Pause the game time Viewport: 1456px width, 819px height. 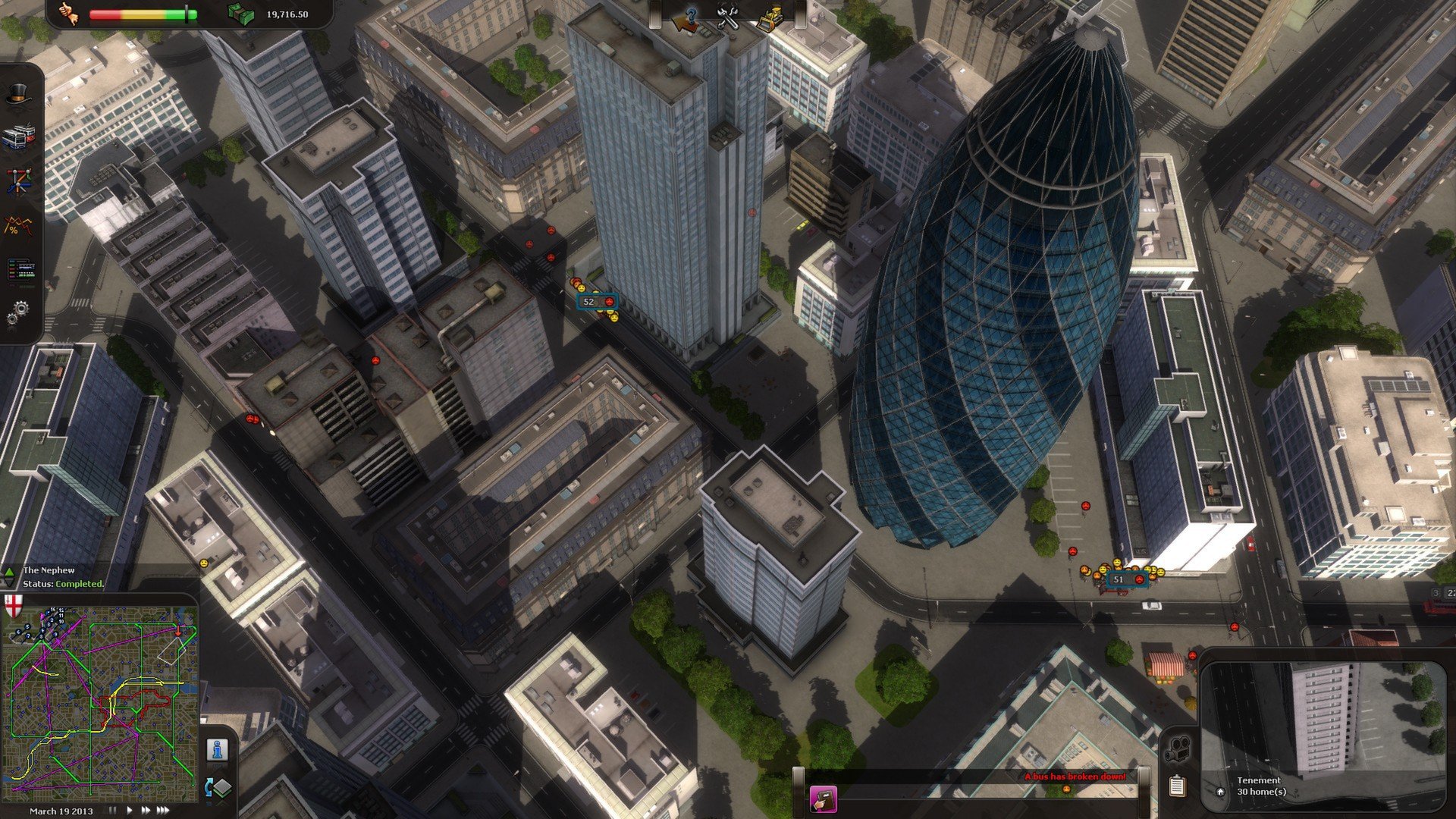click(x=112, y=811)
